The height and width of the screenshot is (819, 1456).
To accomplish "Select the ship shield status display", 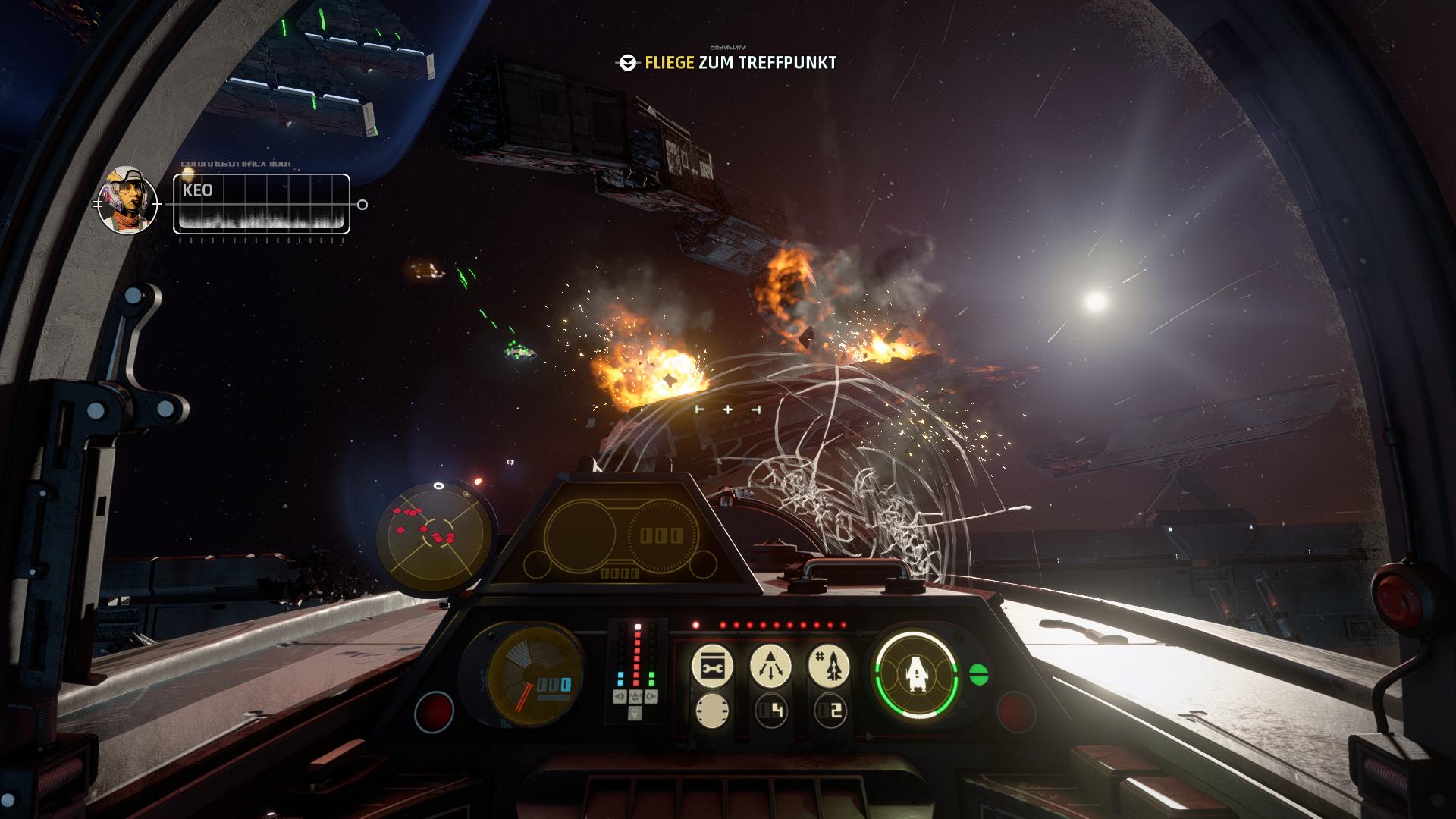I will click(916, 673).
